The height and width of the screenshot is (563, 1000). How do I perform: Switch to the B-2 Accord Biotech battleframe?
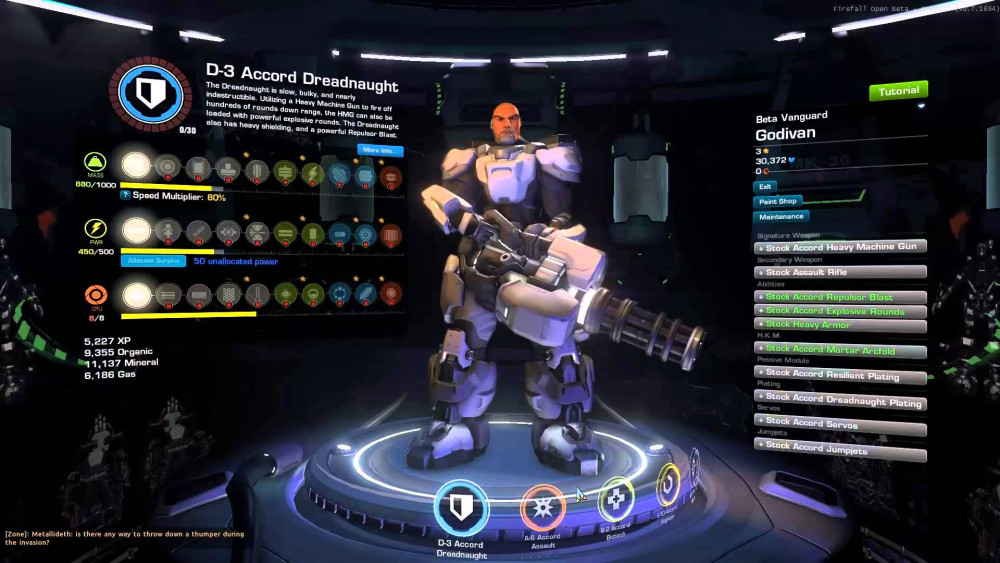click(615, 500)
